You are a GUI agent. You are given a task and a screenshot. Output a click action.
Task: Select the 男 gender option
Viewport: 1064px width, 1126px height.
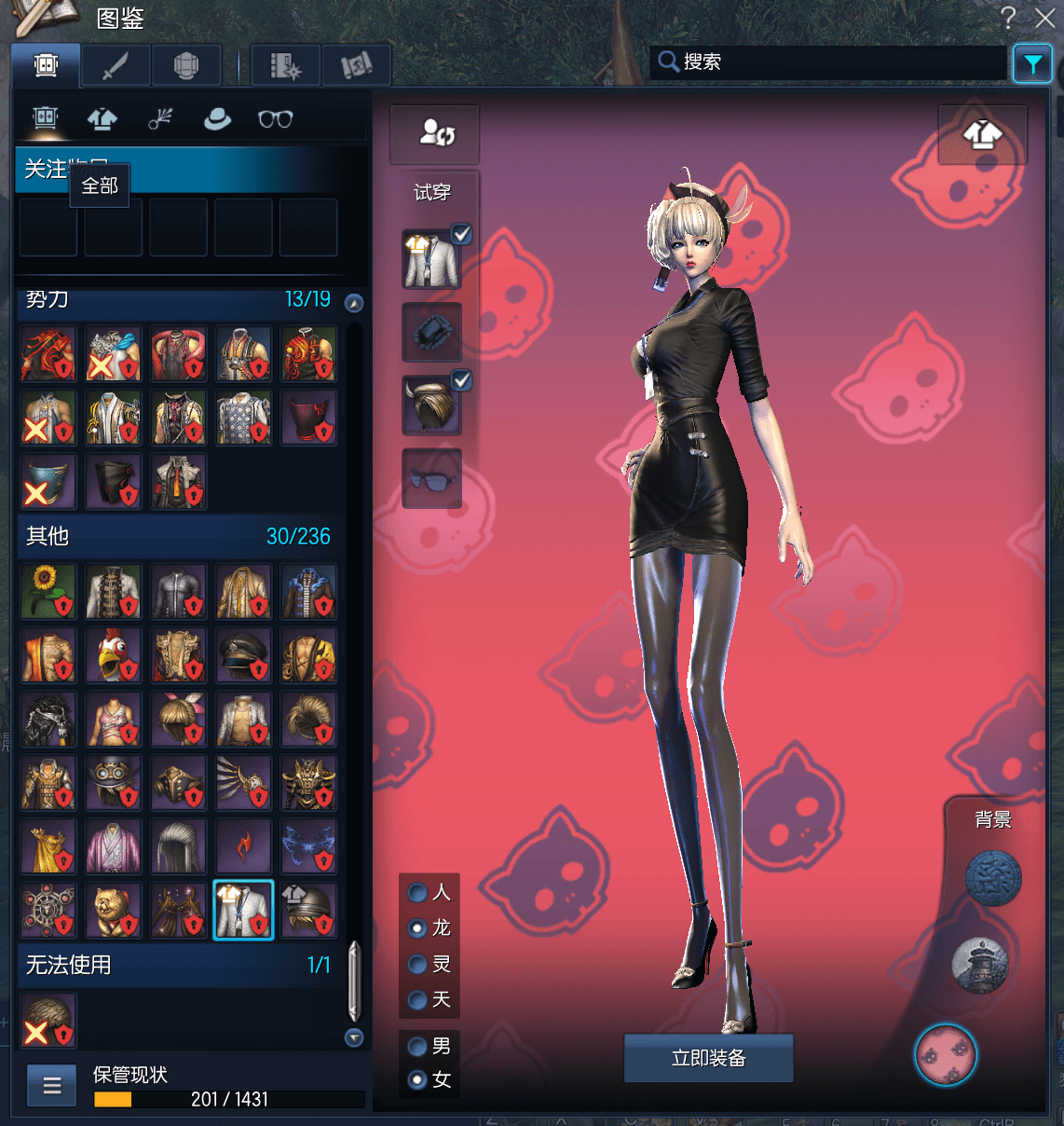[x=418, y=1047]
